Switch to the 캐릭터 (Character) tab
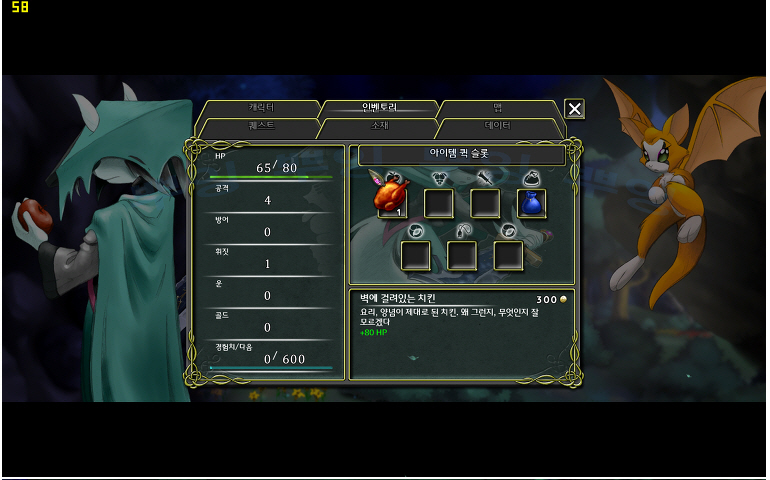 click(261, 107)
